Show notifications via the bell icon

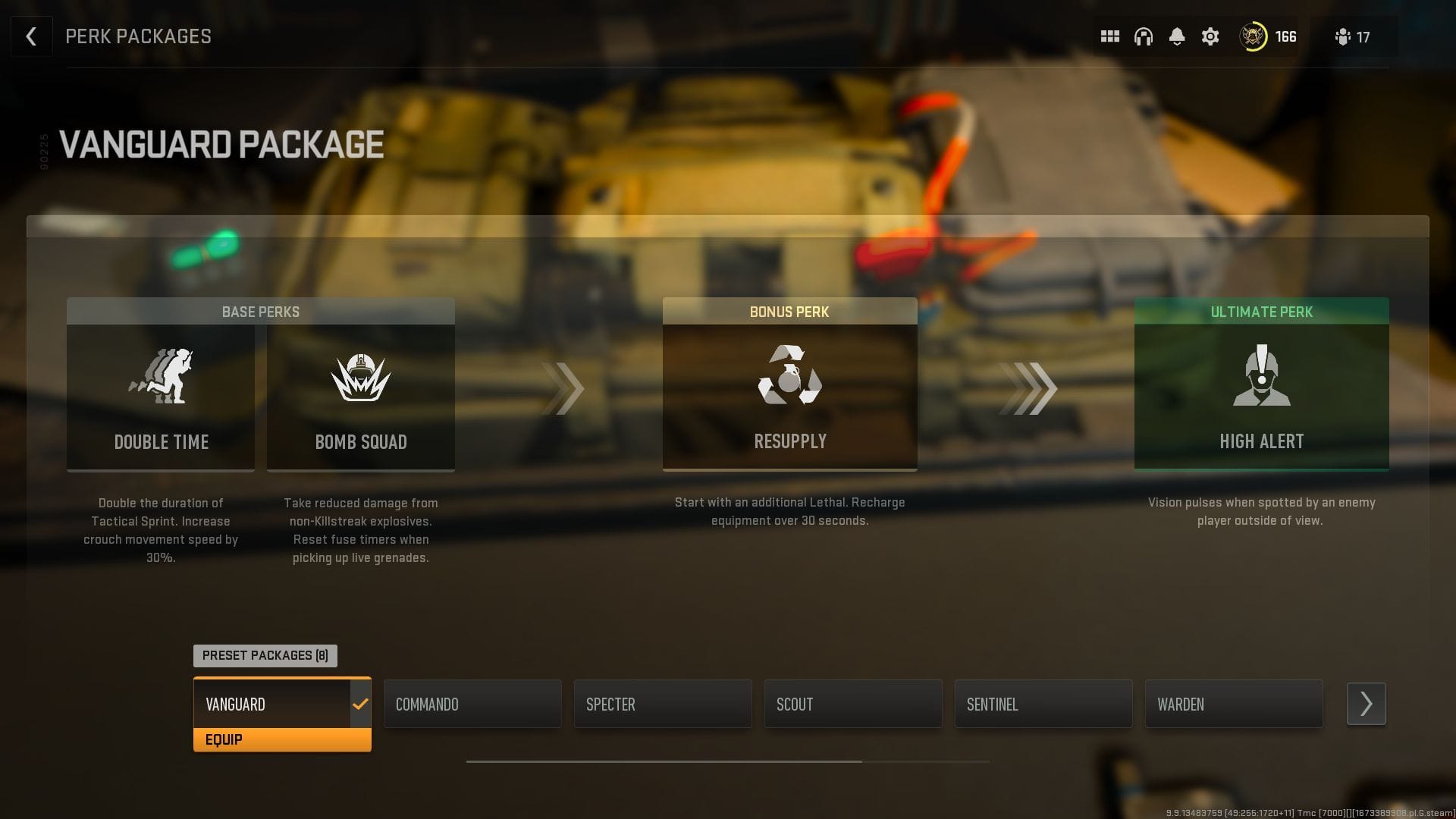[x=1176, y=36]
